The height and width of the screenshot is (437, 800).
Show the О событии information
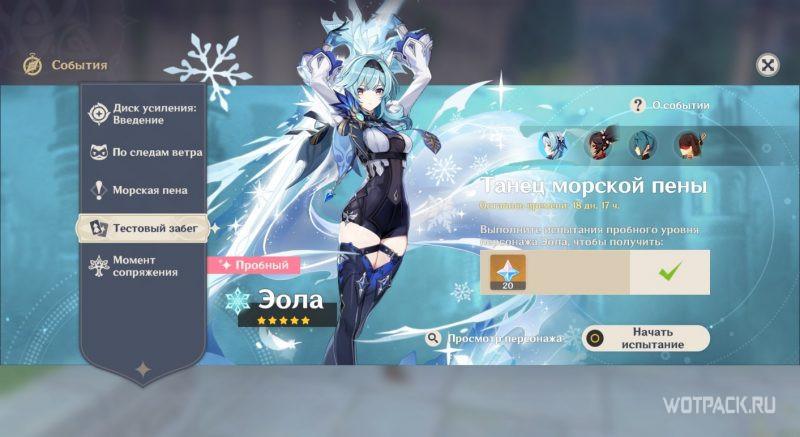coord(671,105)
